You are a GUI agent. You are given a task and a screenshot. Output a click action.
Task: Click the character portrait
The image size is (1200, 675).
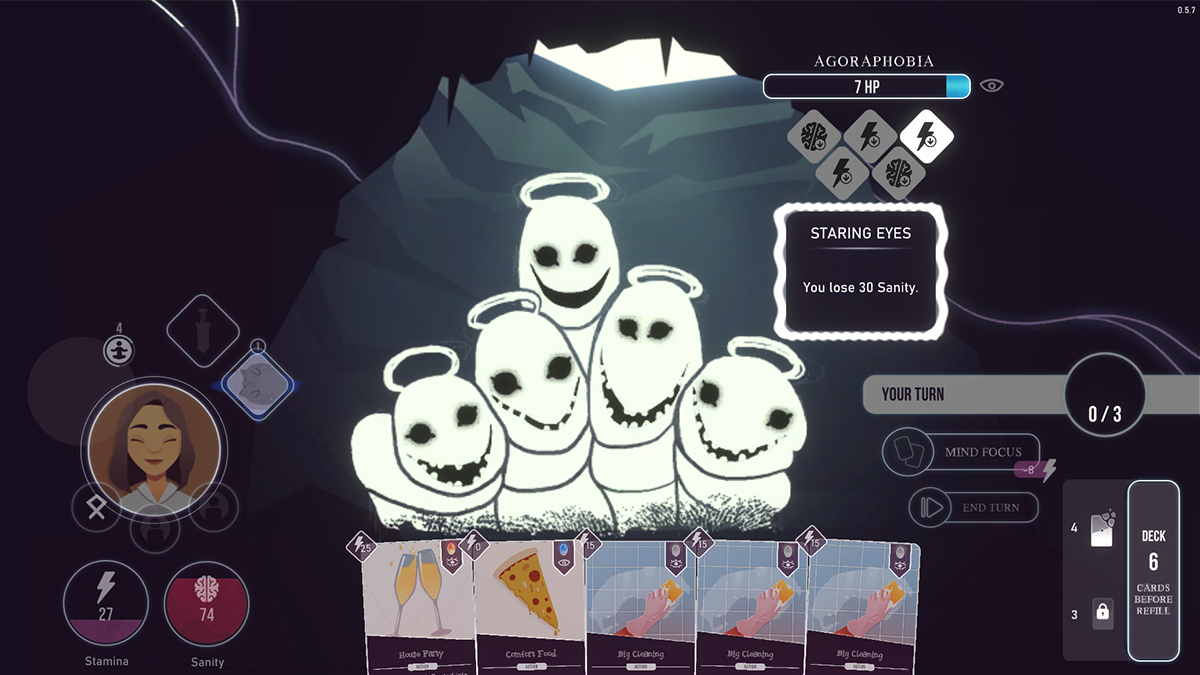point(154,447)
